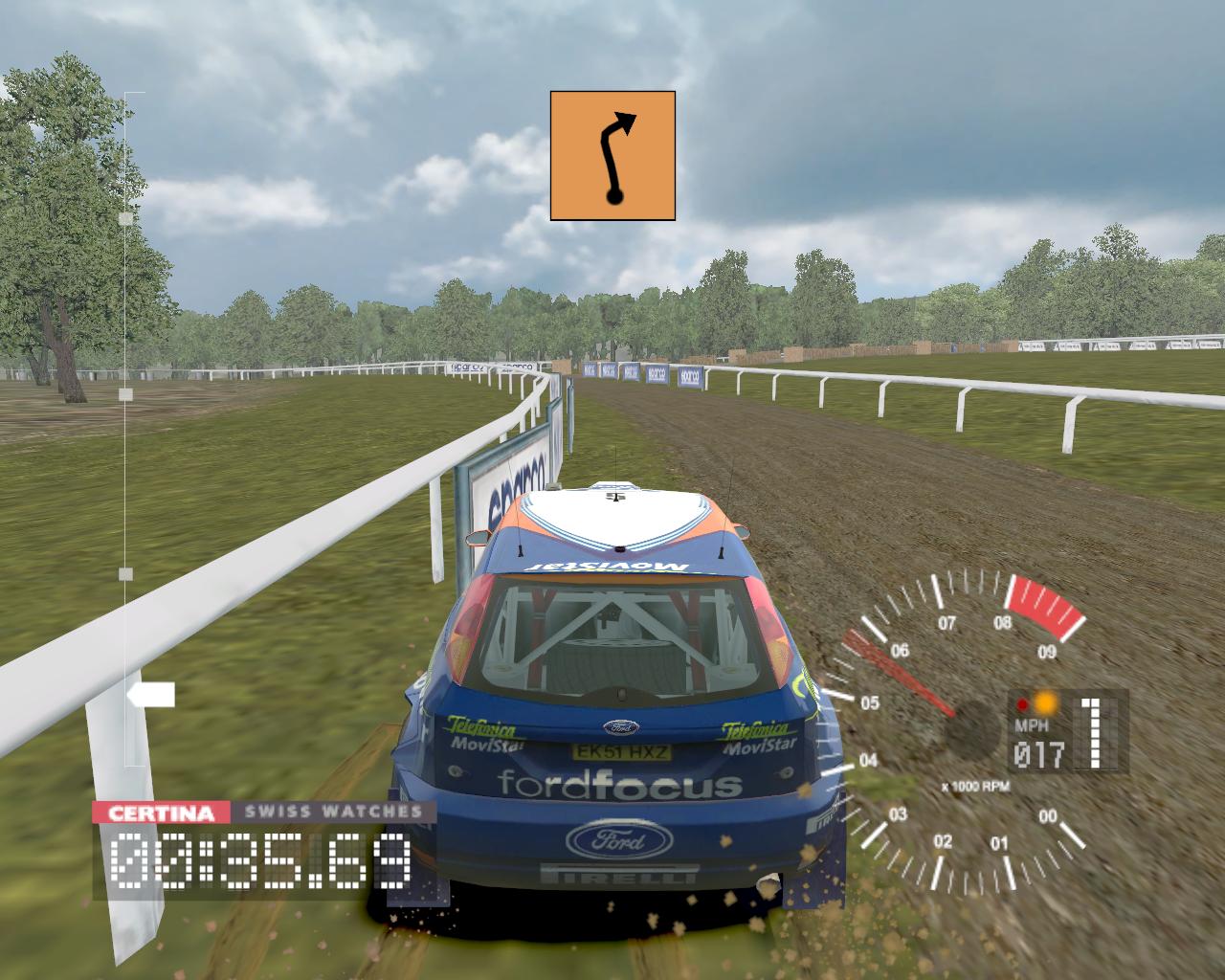Click the Pirelli logo on the rear bumper
The image size is (1225, 980).
coord(618,876)
